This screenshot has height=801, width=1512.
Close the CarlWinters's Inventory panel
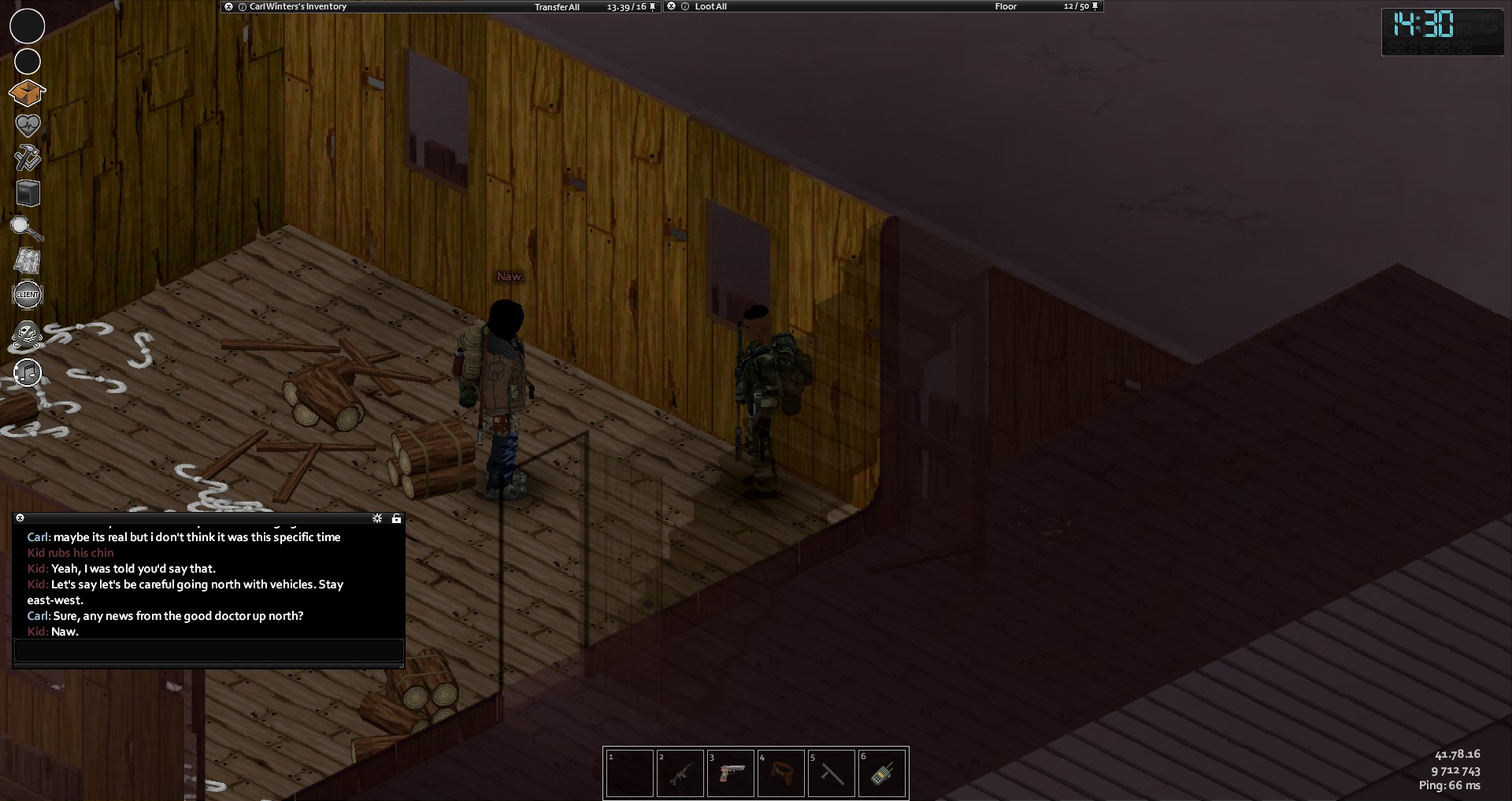click(228, 6)
